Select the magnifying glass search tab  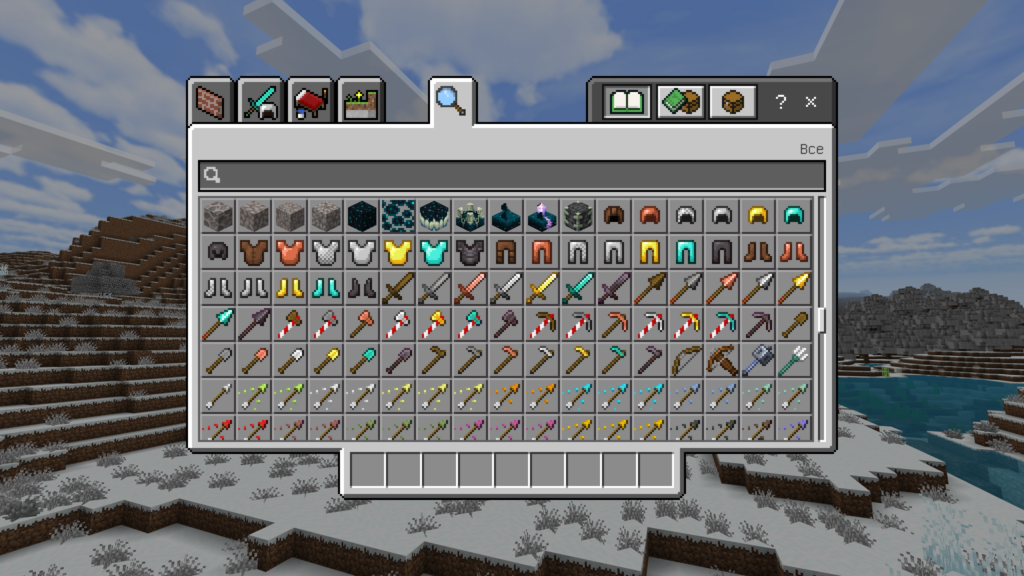(x=451, y=101)
